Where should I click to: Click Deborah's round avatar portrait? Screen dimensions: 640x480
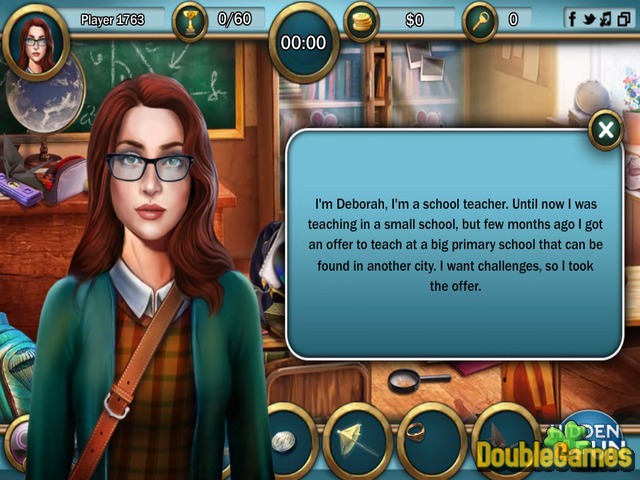[x=36, y=42]
